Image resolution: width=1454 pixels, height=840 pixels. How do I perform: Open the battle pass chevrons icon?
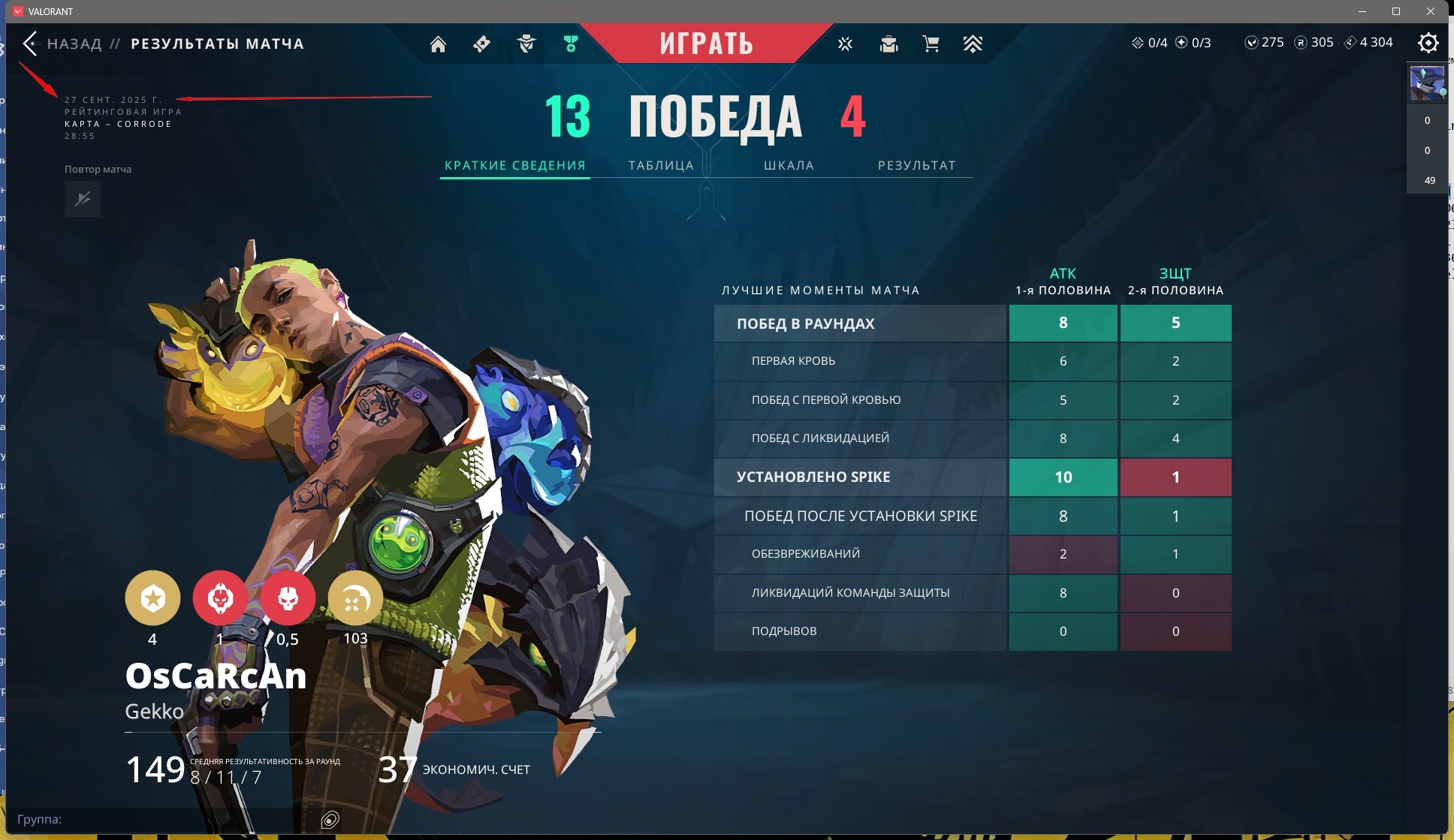[x=973, y=44]
